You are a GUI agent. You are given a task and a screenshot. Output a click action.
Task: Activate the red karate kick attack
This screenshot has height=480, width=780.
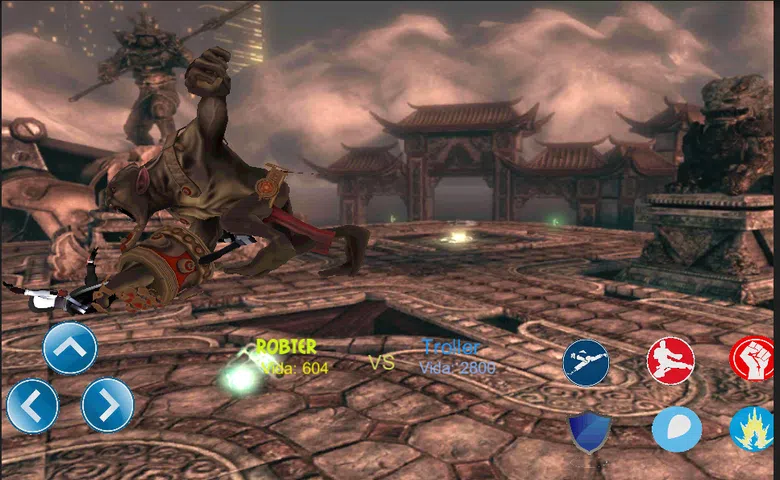670,360
